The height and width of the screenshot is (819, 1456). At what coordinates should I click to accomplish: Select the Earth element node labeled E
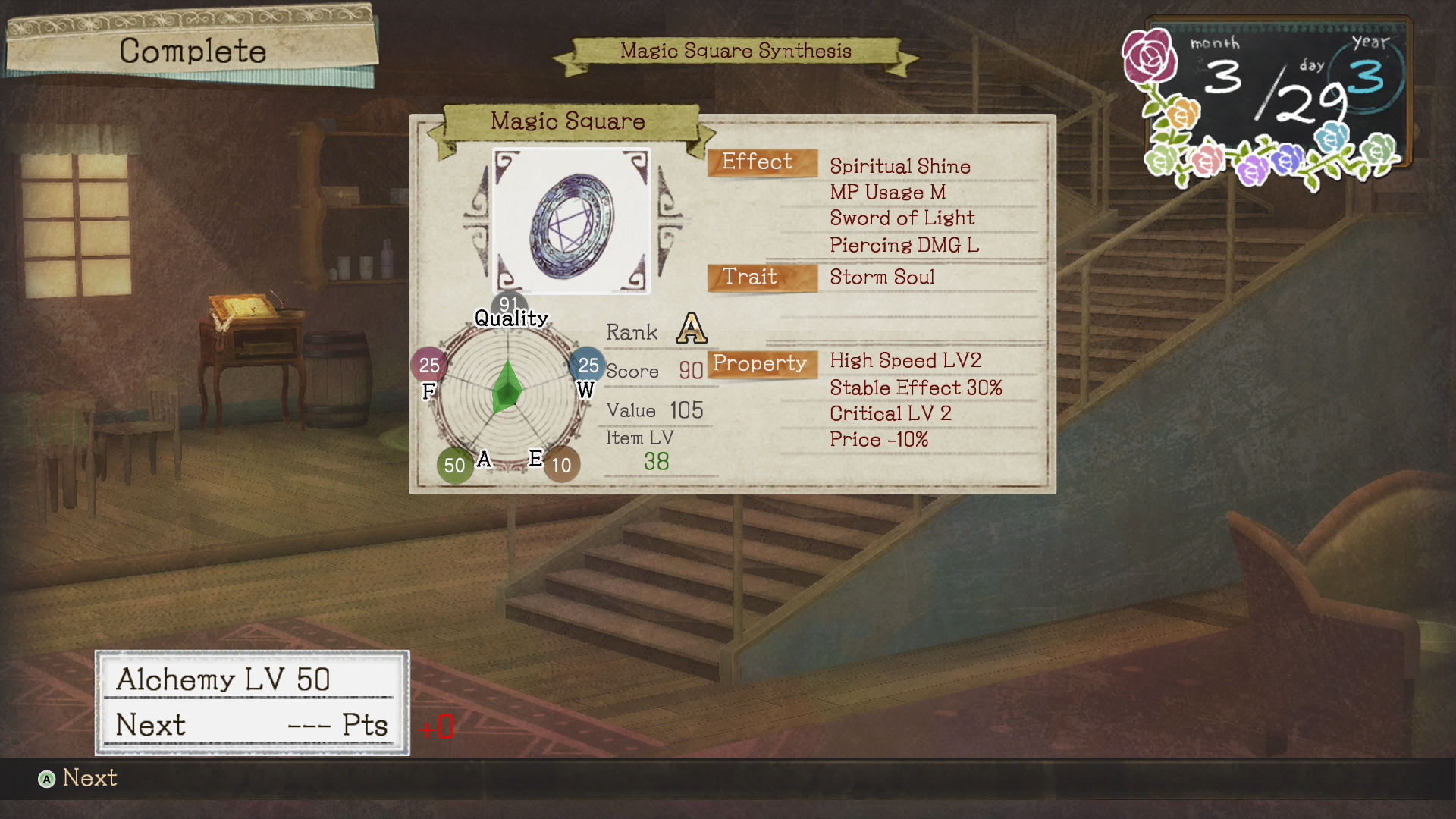(561, 465)
